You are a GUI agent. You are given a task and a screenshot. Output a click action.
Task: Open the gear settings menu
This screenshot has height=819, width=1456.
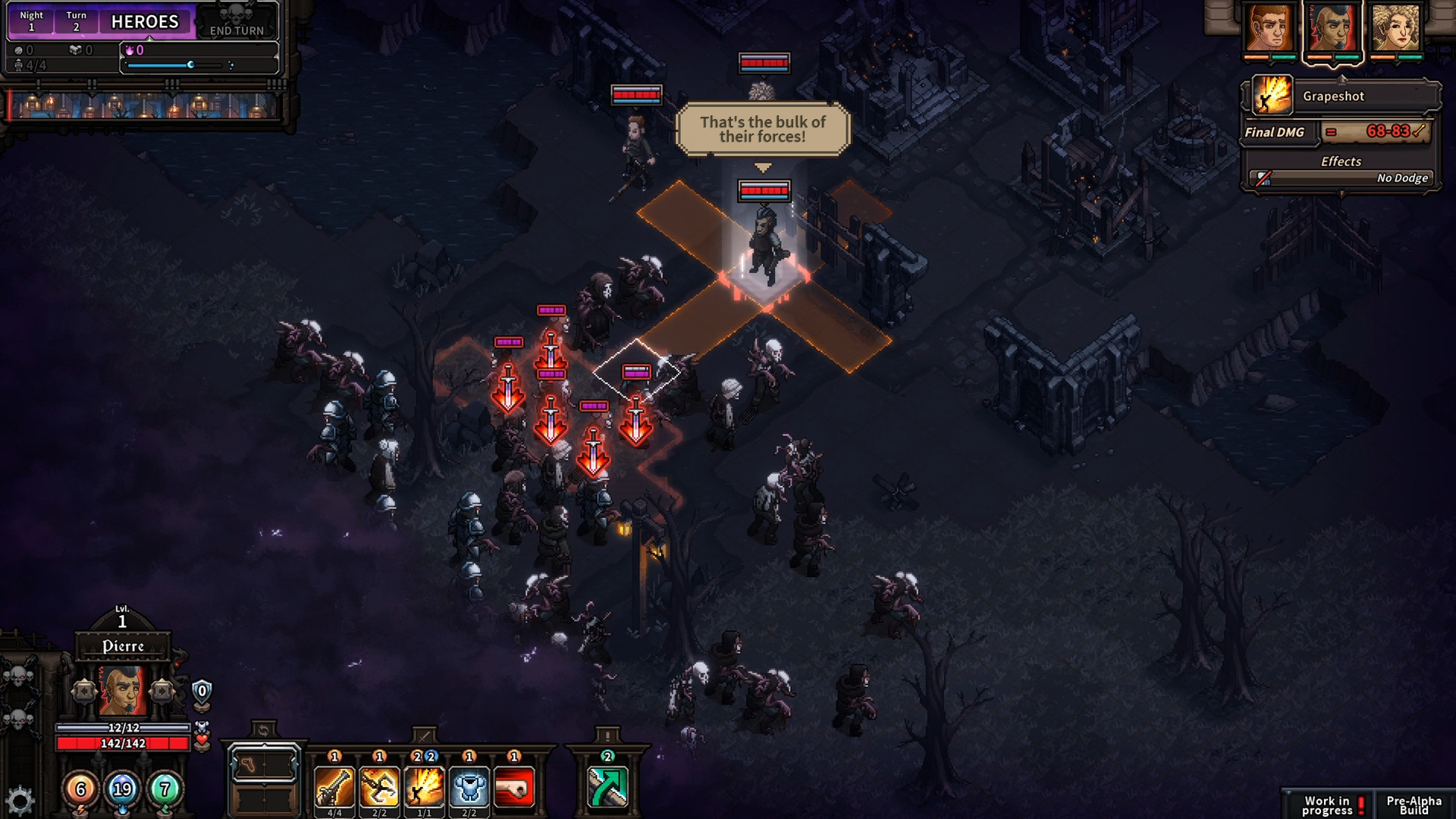click(20, 801)
